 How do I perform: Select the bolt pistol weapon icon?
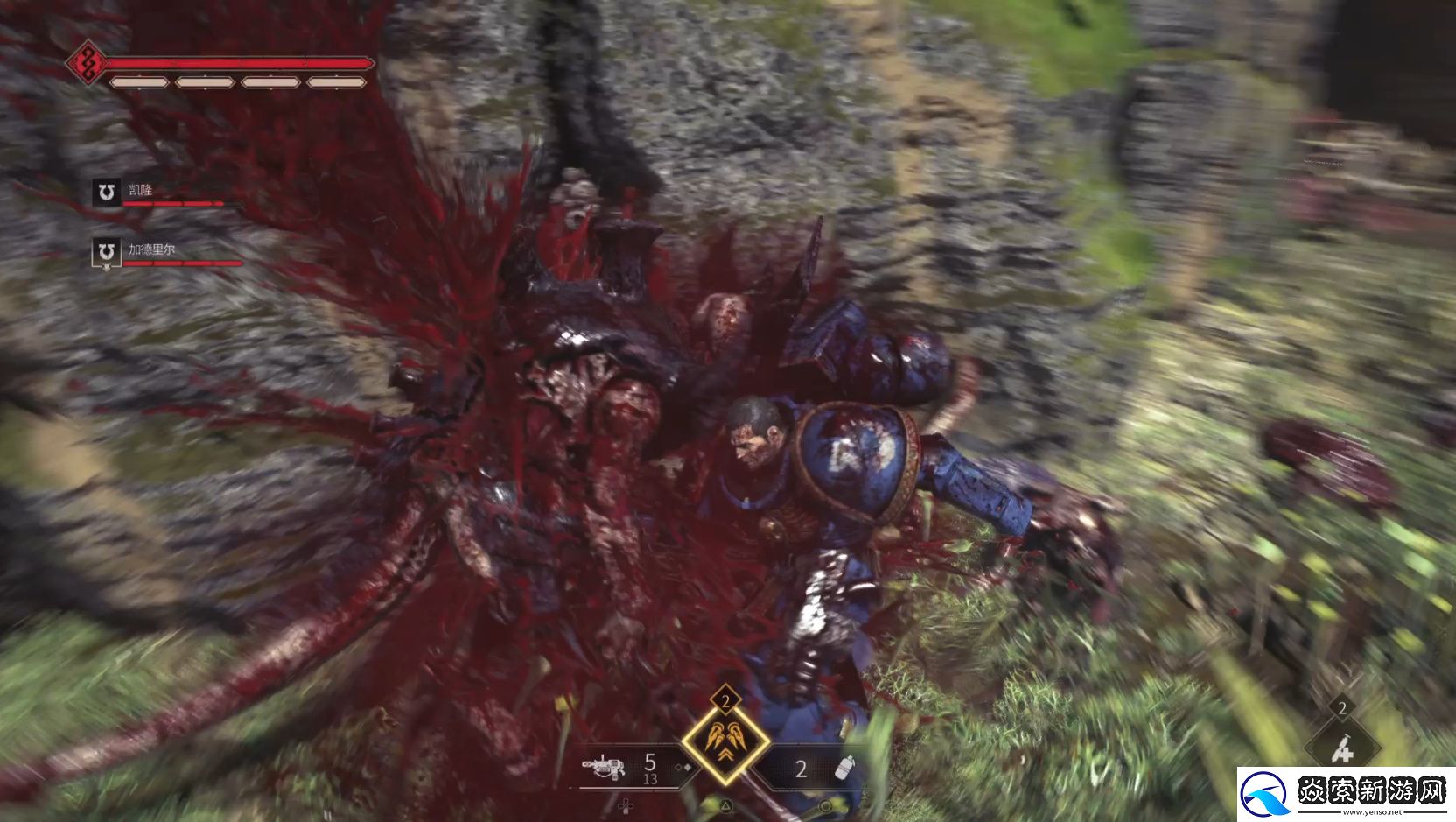pyautogui.click(x=605, y=768)
